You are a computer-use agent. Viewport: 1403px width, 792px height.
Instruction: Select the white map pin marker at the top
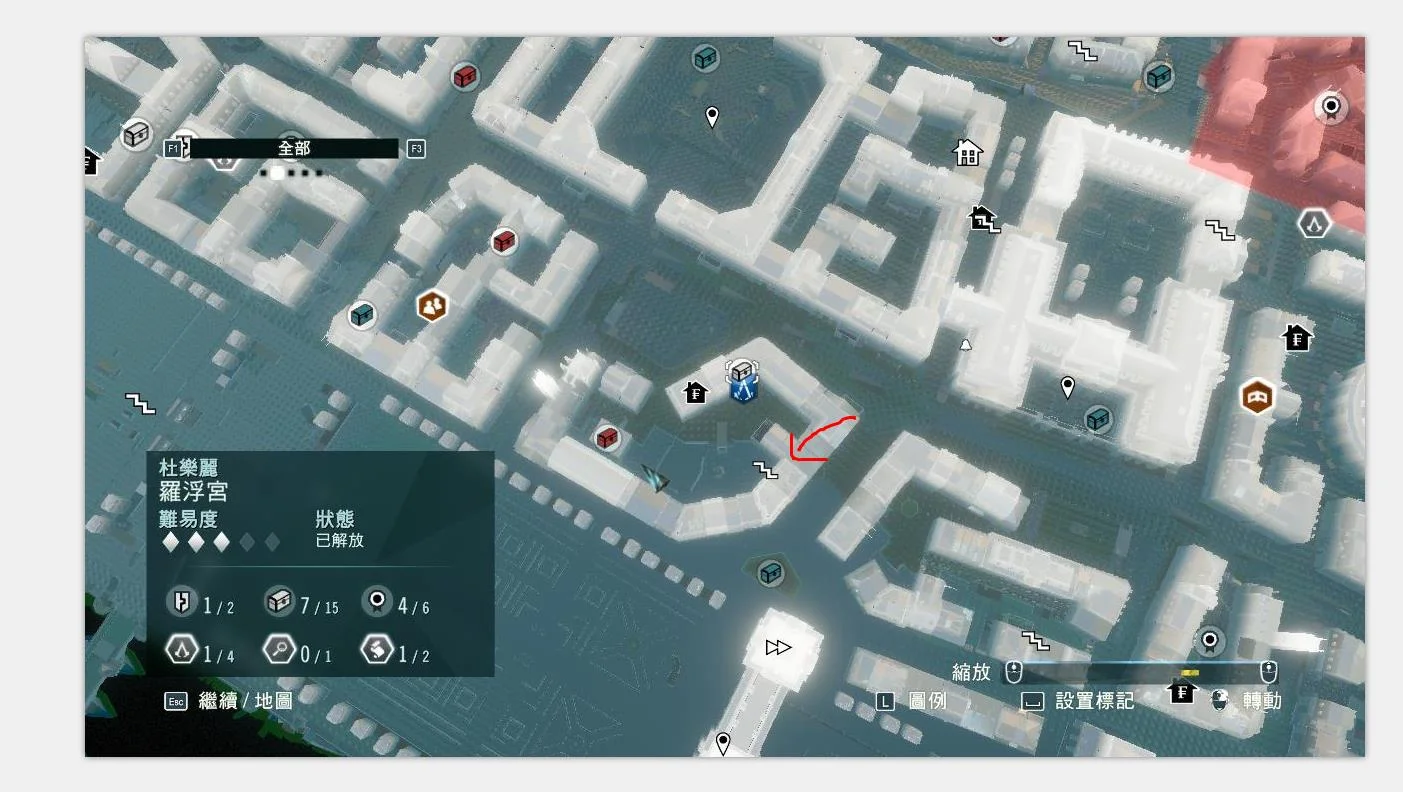click(713, 115)
